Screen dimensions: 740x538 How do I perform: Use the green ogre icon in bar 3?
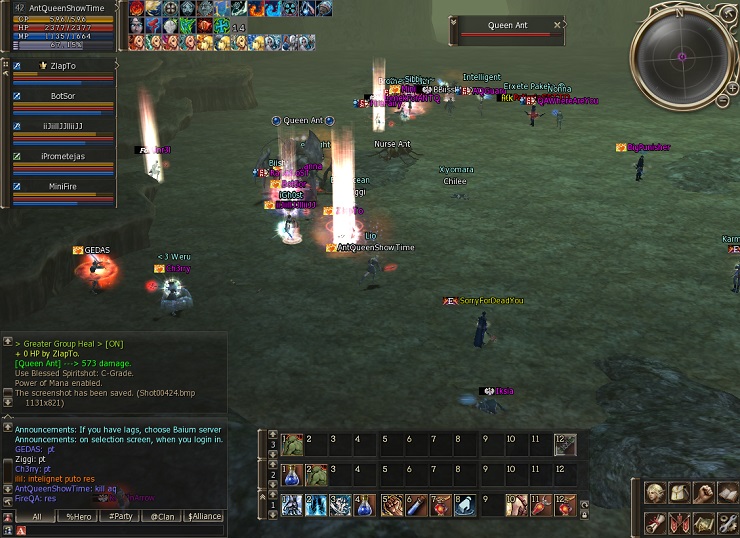coord(291,443)
